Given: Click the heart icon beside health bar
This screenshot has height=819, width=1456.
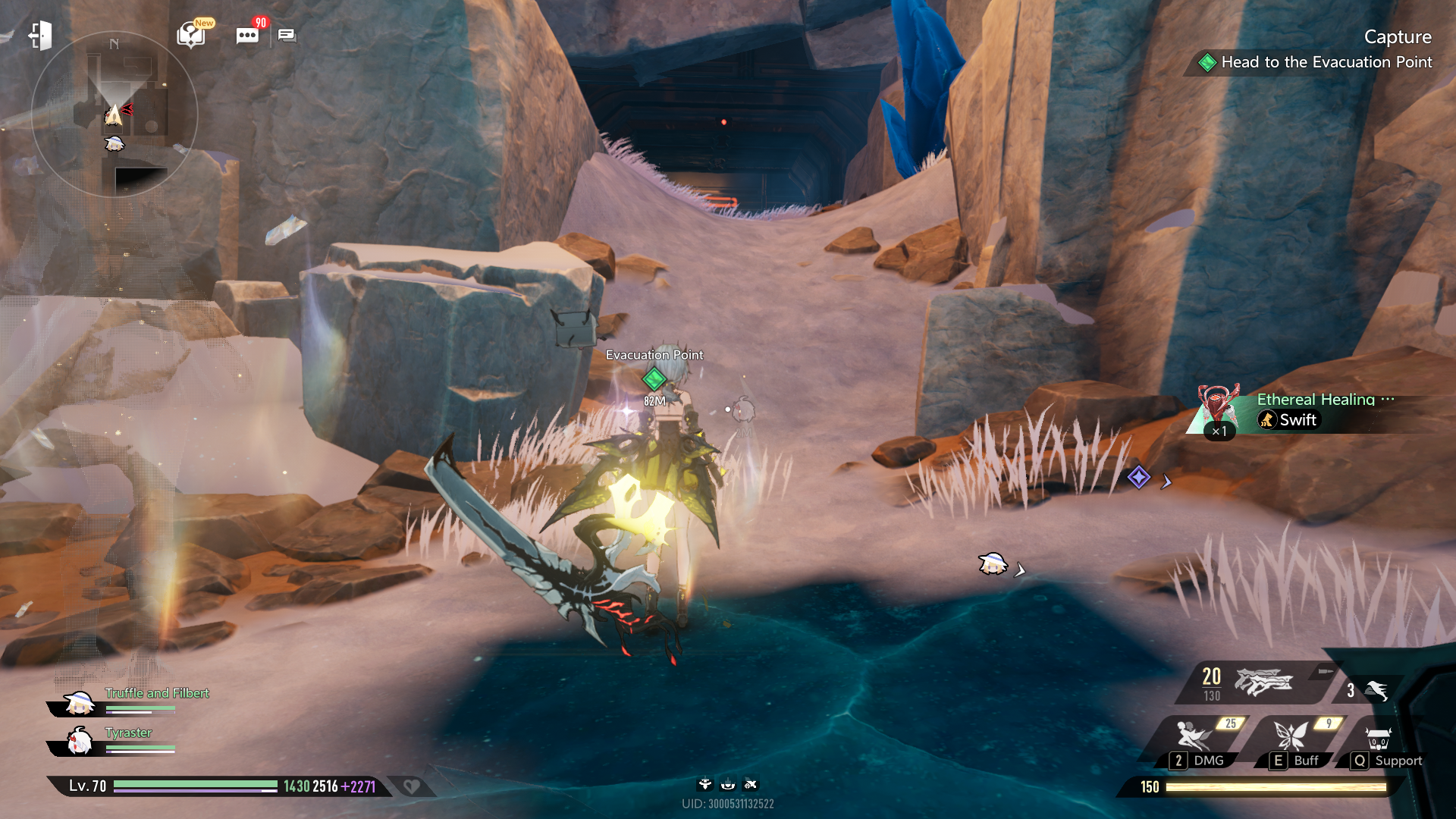Looking at the screenshot, I should coord(412,786).
